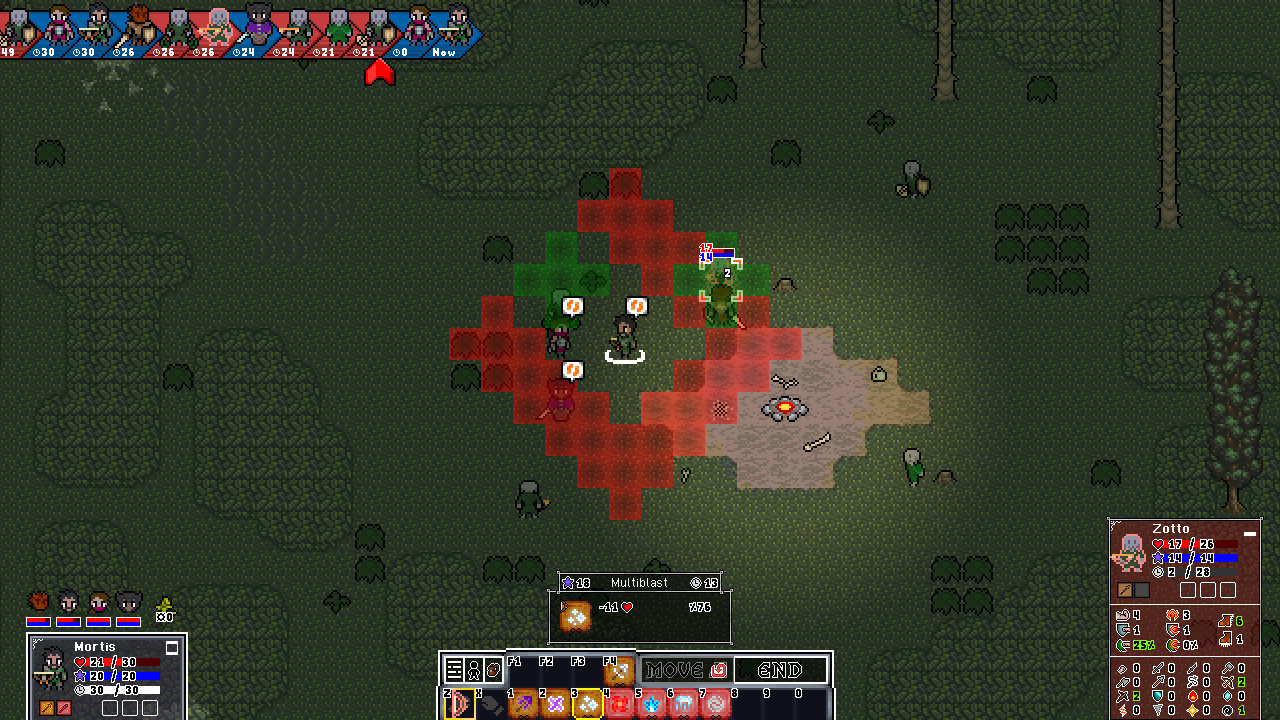1280x720 pixels.
Task: Select the grey cat-eared party portrait
Action: pyautogui.click(x=129, y=603)
